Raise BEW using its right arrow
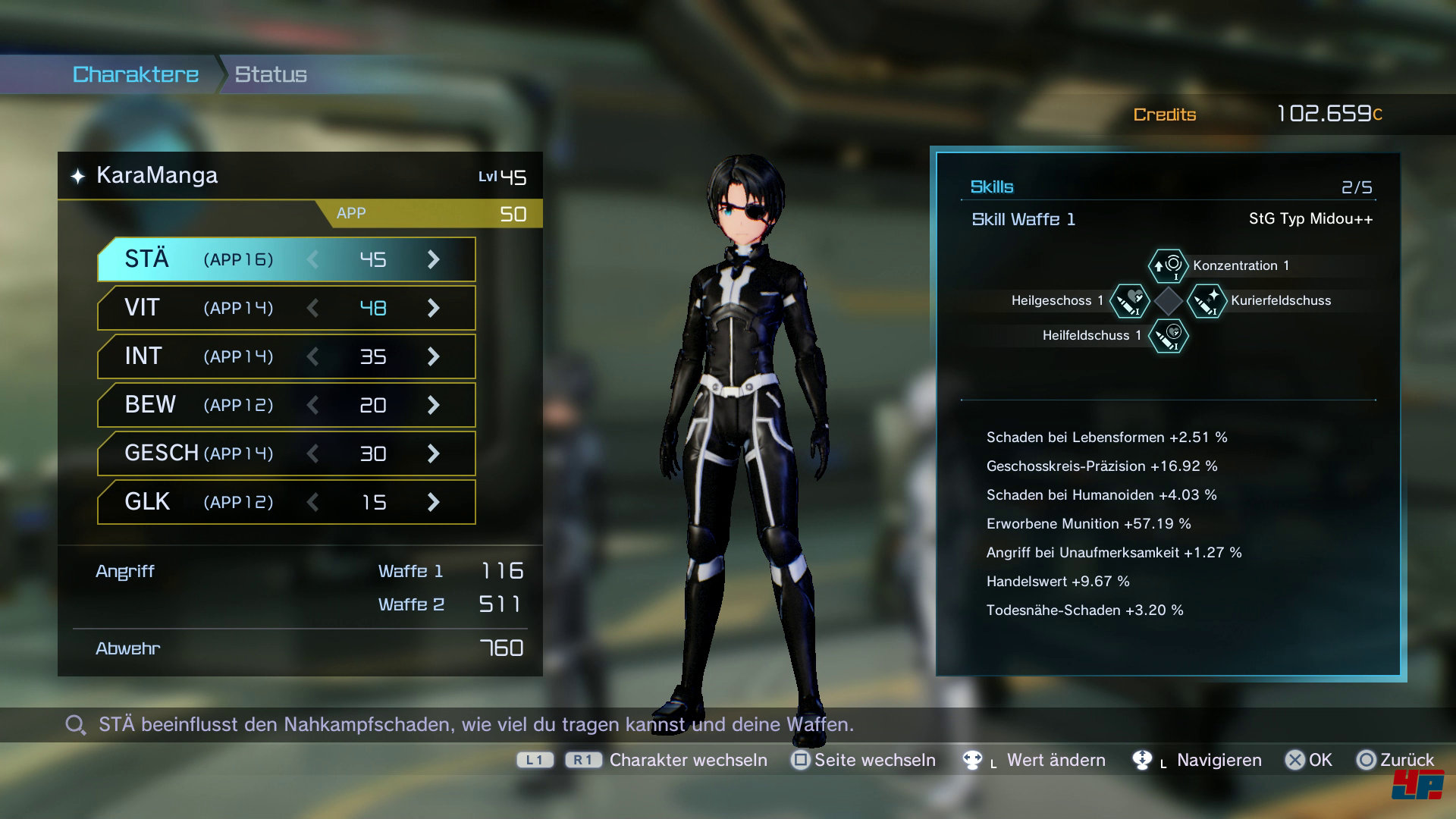The height and width of the screenshot is (819, 1456). [x=433, y=405]
